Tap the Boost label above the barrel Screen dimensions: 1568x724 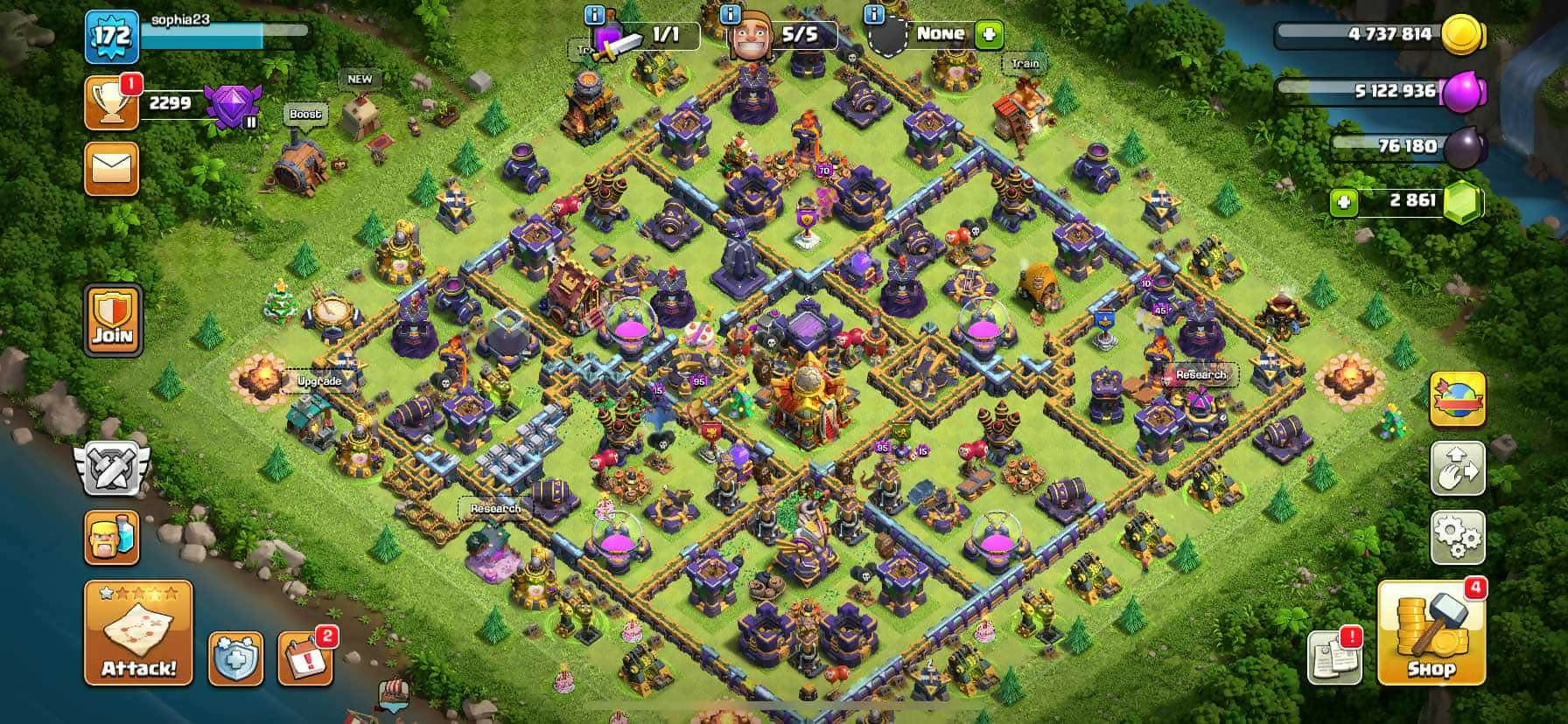[x=304, y=115]
